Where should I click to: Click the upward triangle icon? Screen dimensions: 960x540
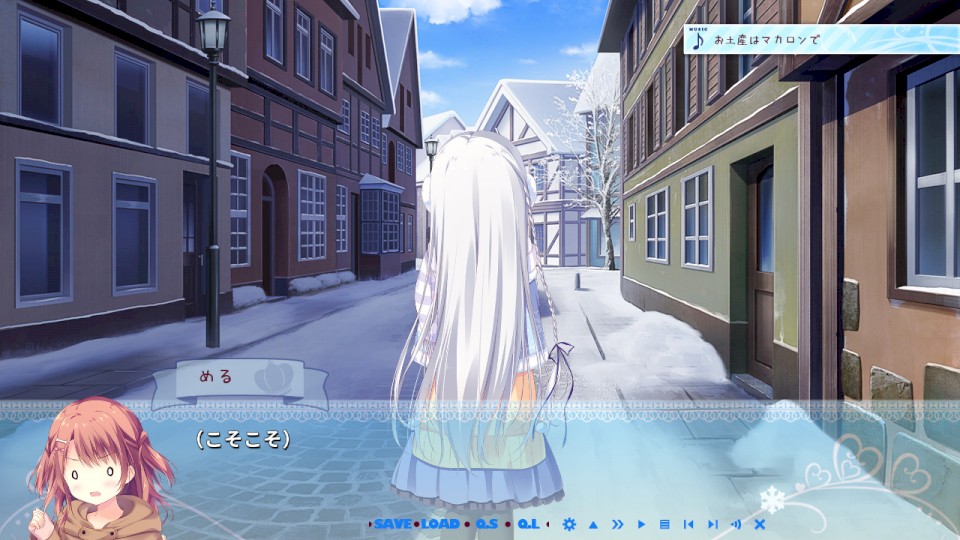tap(593, 524)
